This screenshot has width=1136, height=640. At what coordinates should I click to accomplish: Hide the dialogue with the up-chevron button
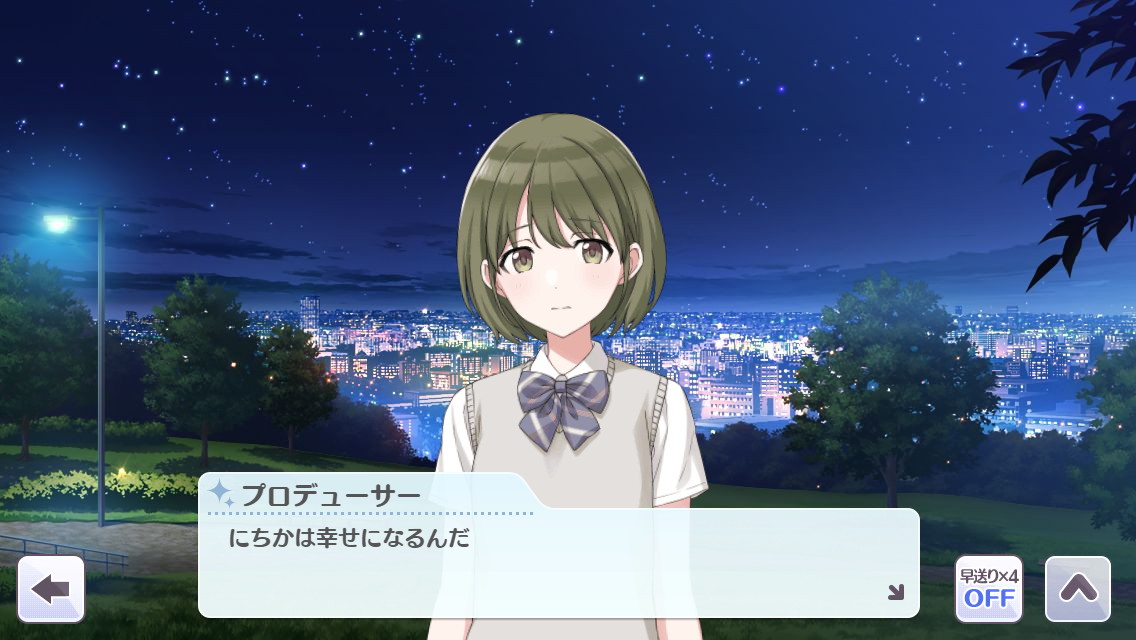point(1077,589)
